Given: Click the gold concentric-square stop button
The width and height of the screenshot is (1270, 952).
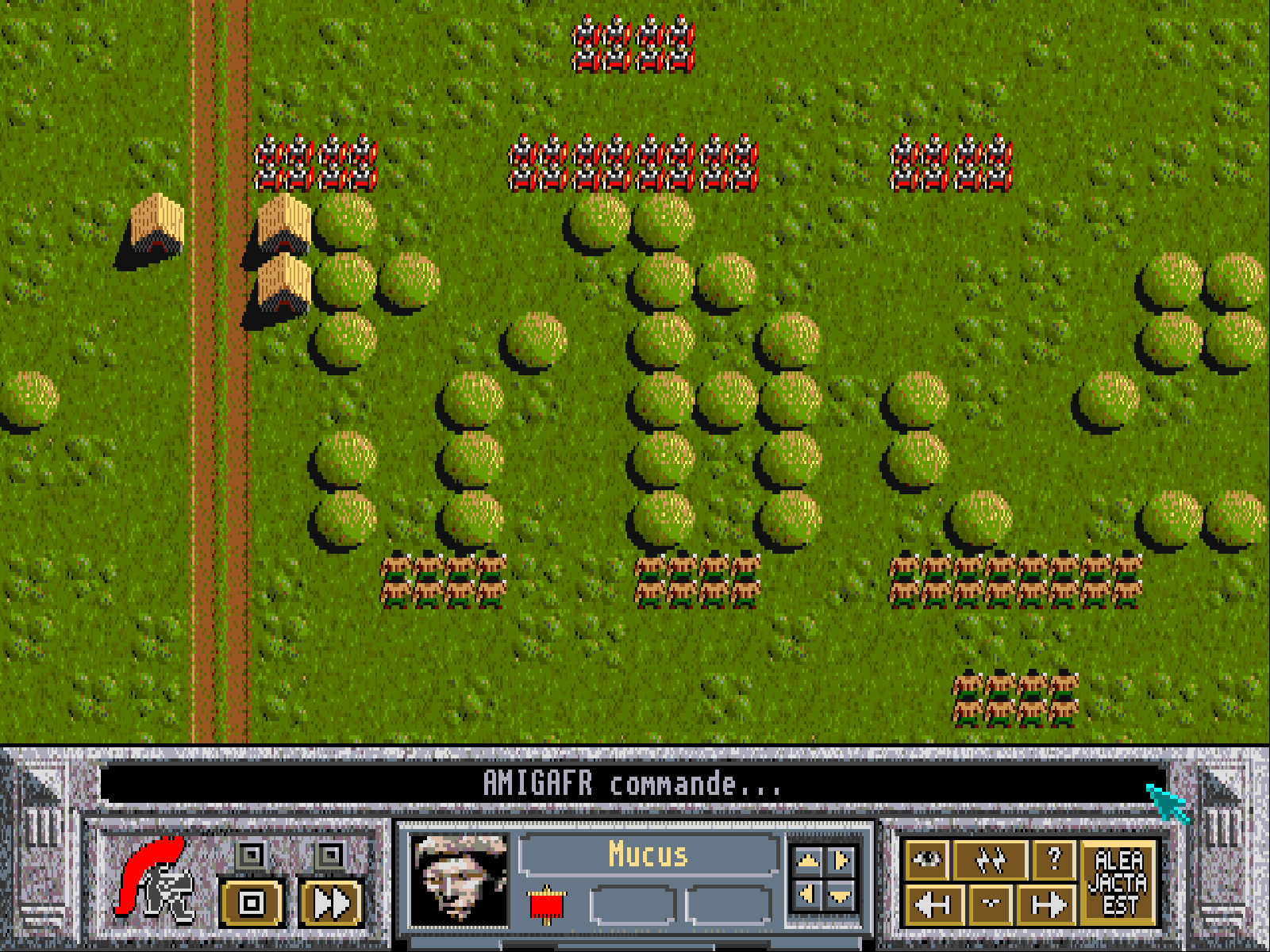Looking at the screenshot, I should click(x=252, y=903).
